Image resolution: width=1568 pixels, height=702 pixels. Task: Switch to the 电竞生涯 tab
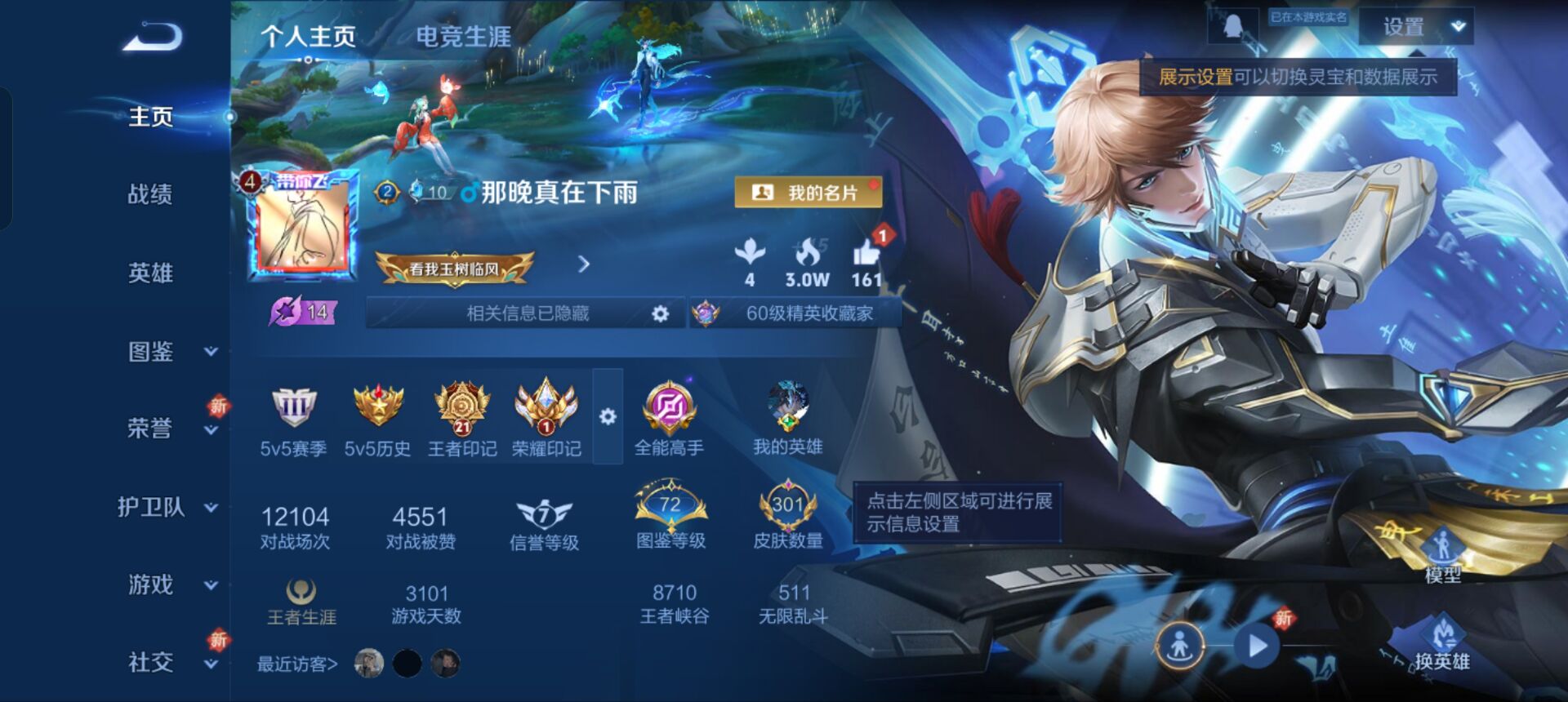coord(463,37)
